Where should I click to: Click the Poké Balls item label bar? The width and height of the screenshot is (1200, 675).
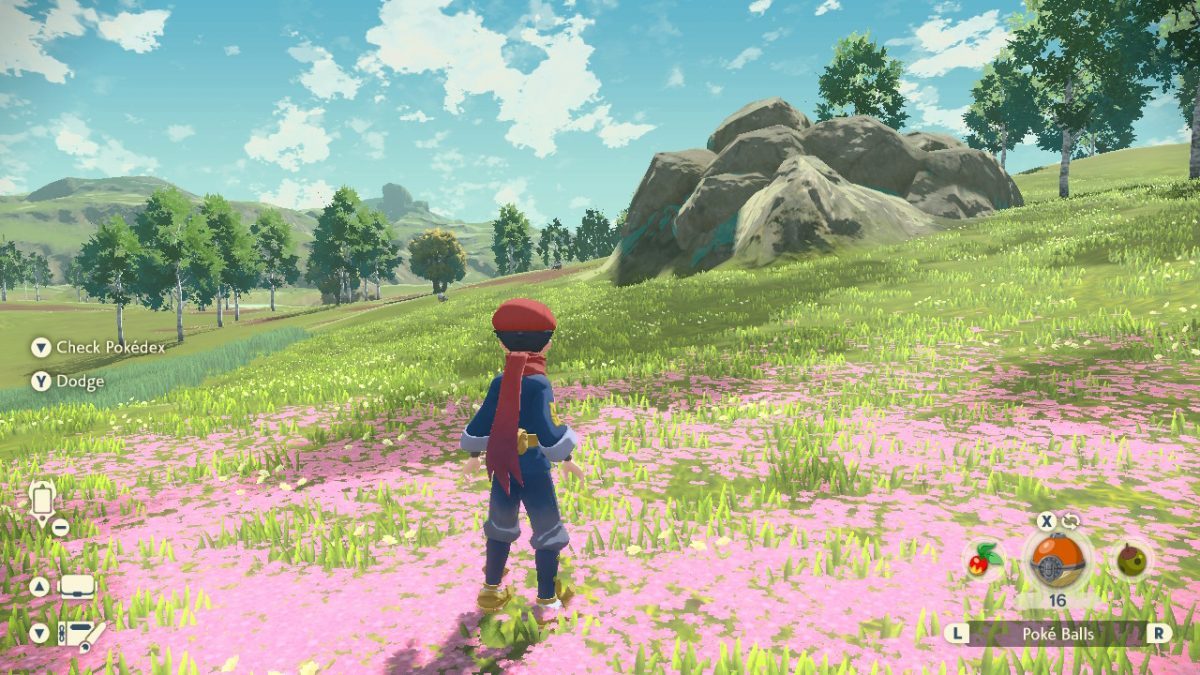(1058, 633)
